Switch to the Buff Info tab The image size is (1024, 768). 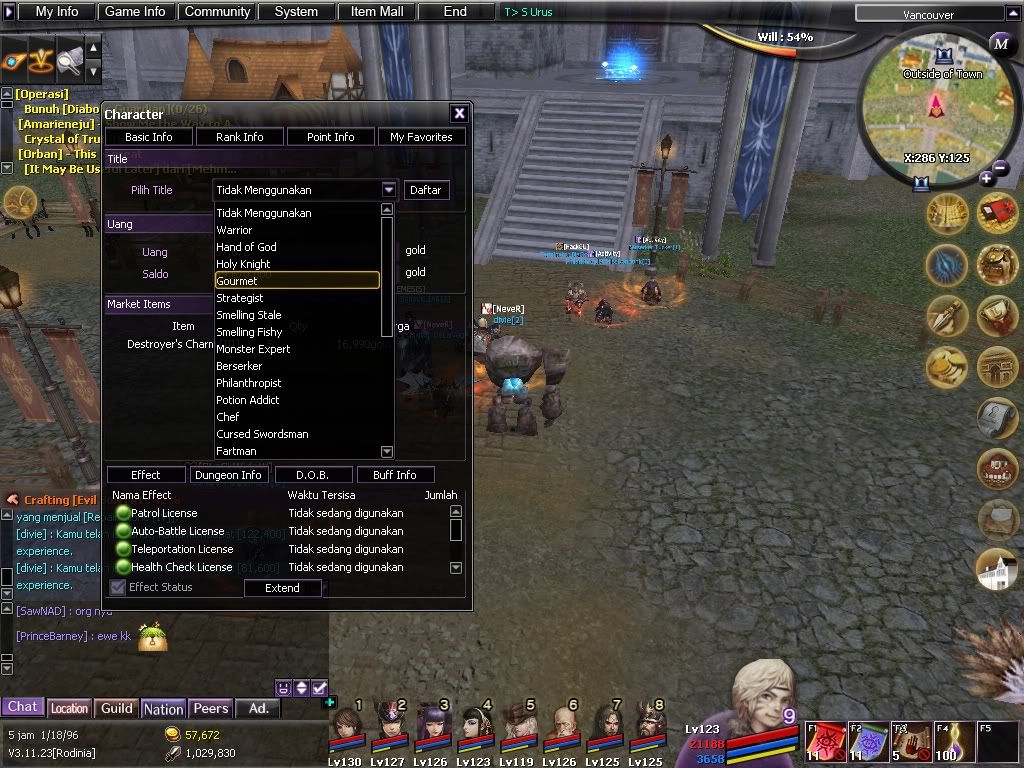click(394, 475)
